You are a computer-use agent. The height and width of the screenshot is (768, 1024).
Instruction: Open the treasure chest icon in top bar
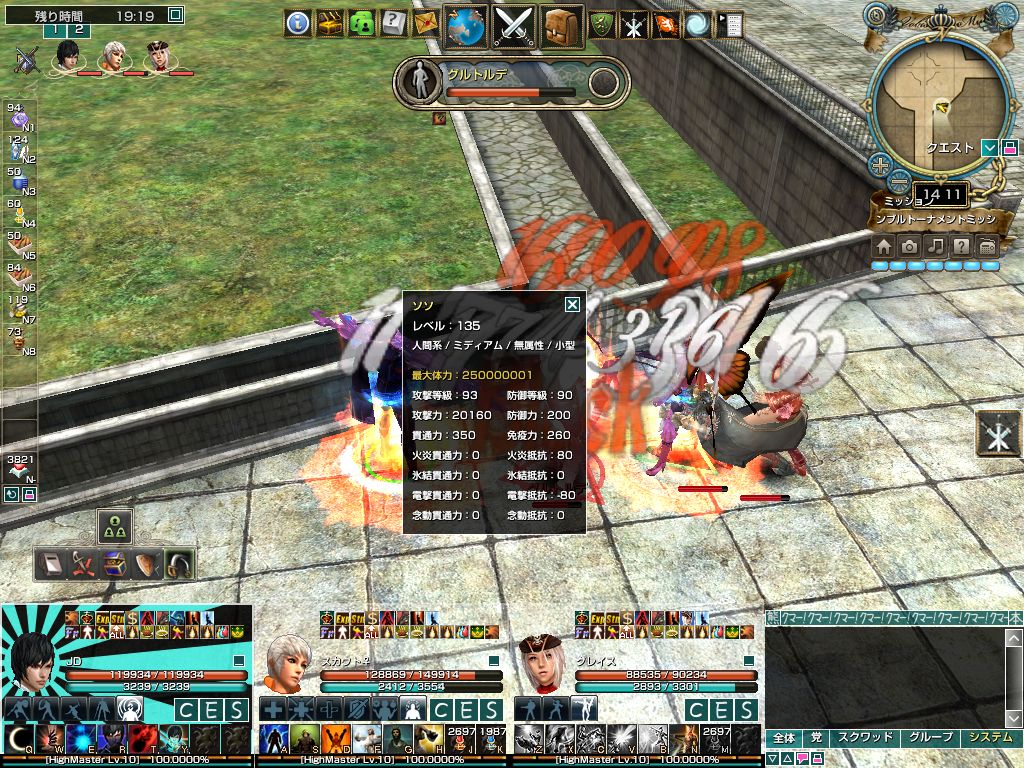tap(330, 23)
